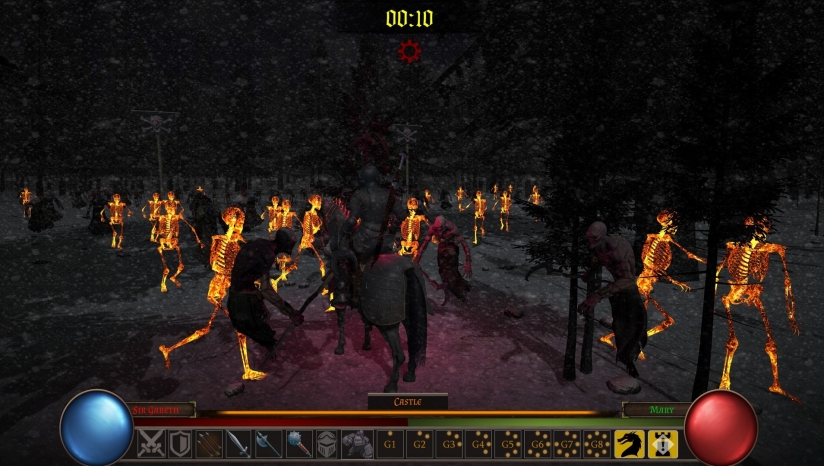Select group G5
824x466 pixels.
tap(509, 443)
